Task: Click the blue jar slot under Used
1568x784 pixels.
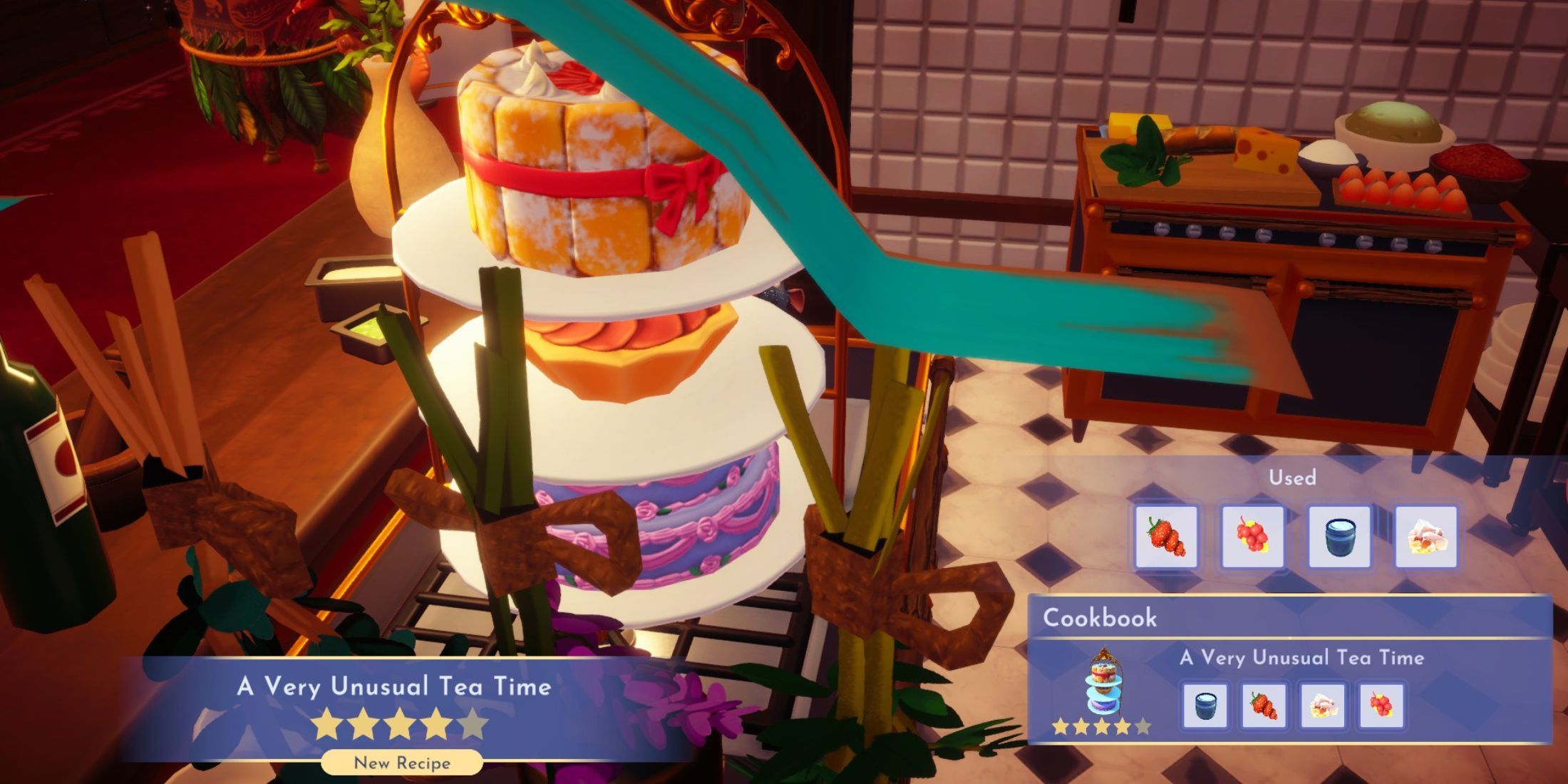Action: click(1339, 537)
